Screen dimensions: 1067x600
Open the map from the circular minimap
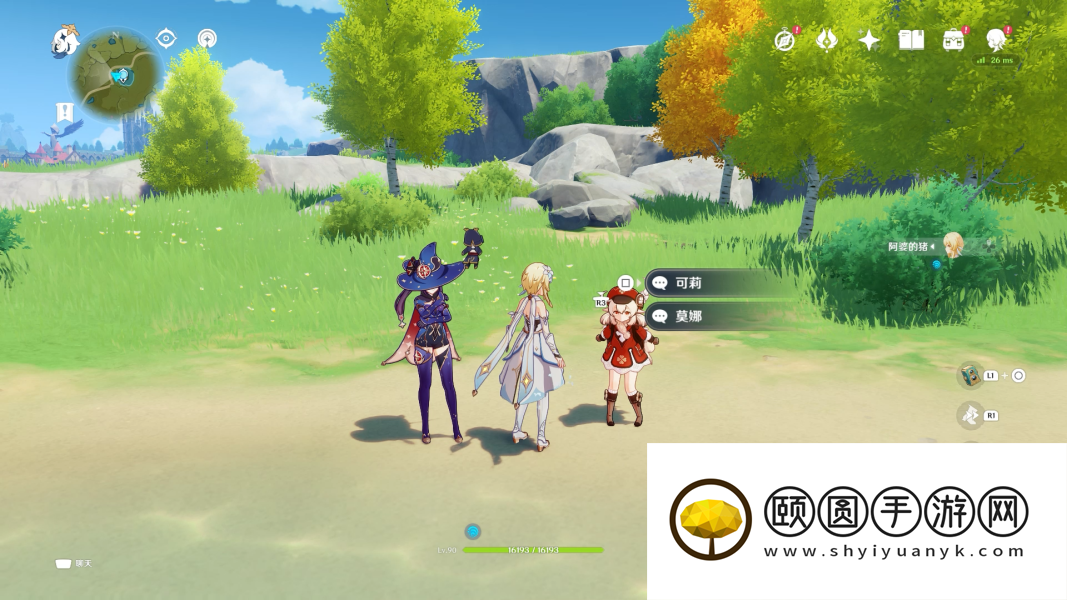pos(115,73)
